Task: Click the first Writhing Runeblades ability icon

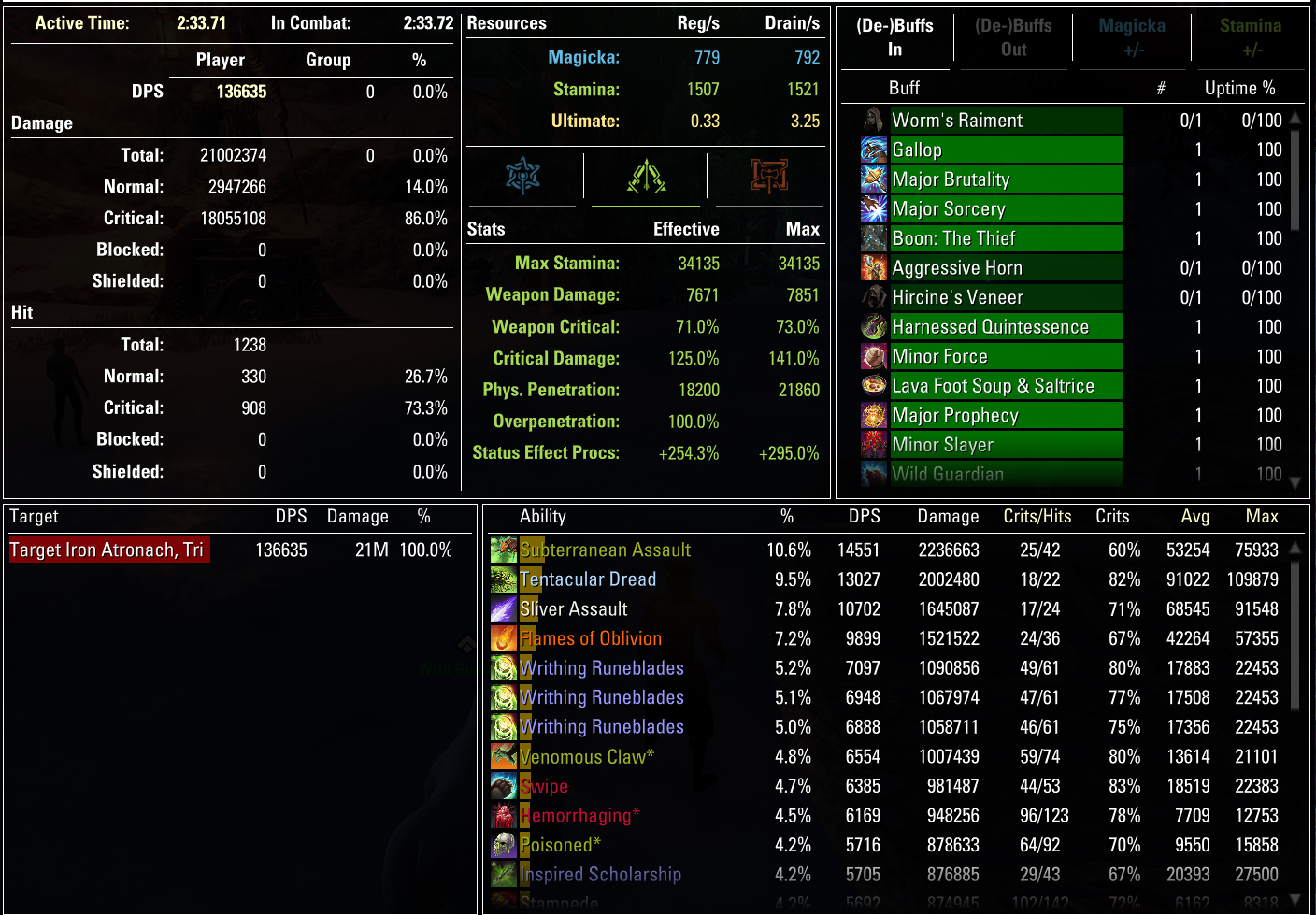Action: click(x=504, y=667)
